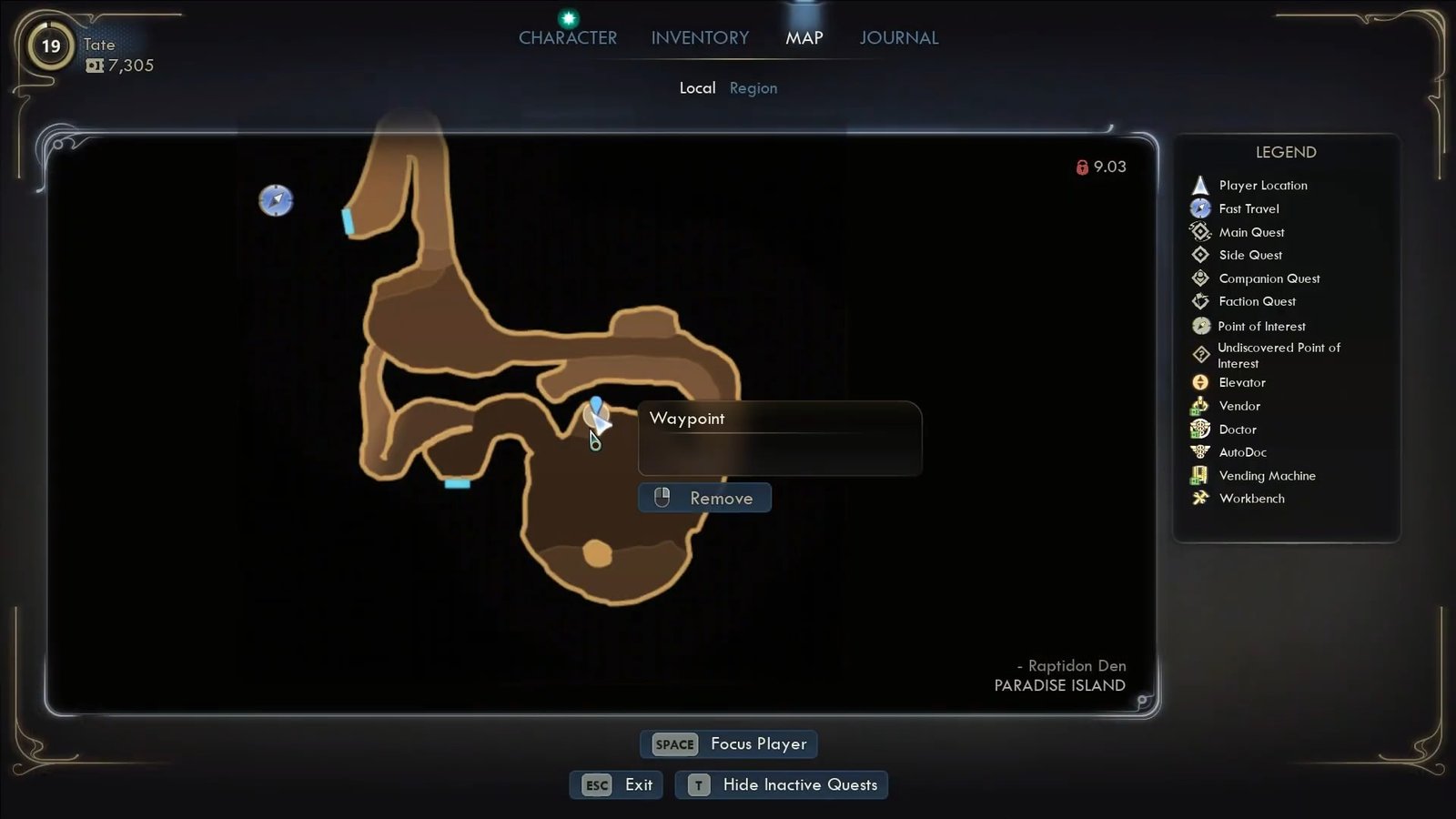The height and width of the screenshot is (819, 1456).
Task: Open the Journal tab
Action: point(898,38)
